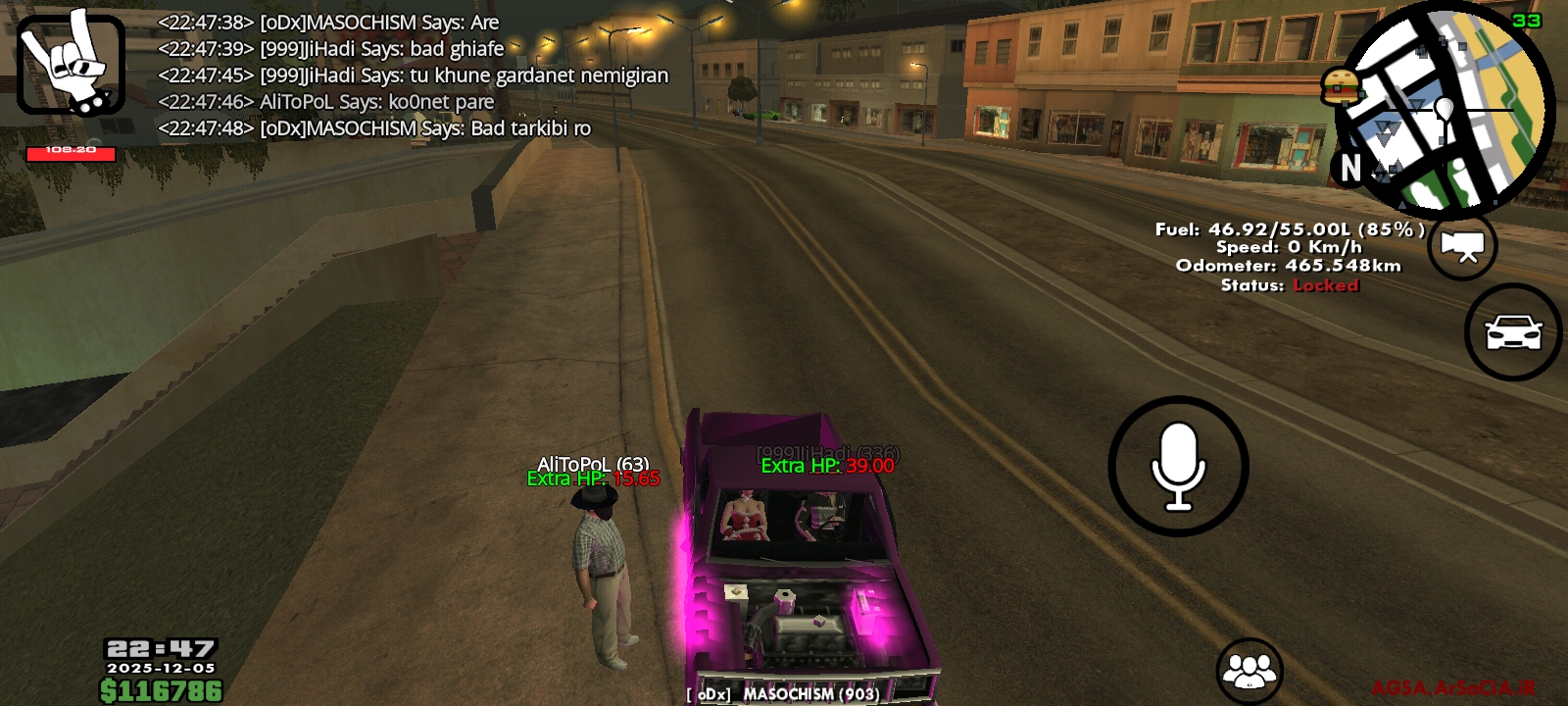The height and width of the screenshot is (706, 1568).
Task: Mute voice chat via the microphone button
Action: (1180, 467)
